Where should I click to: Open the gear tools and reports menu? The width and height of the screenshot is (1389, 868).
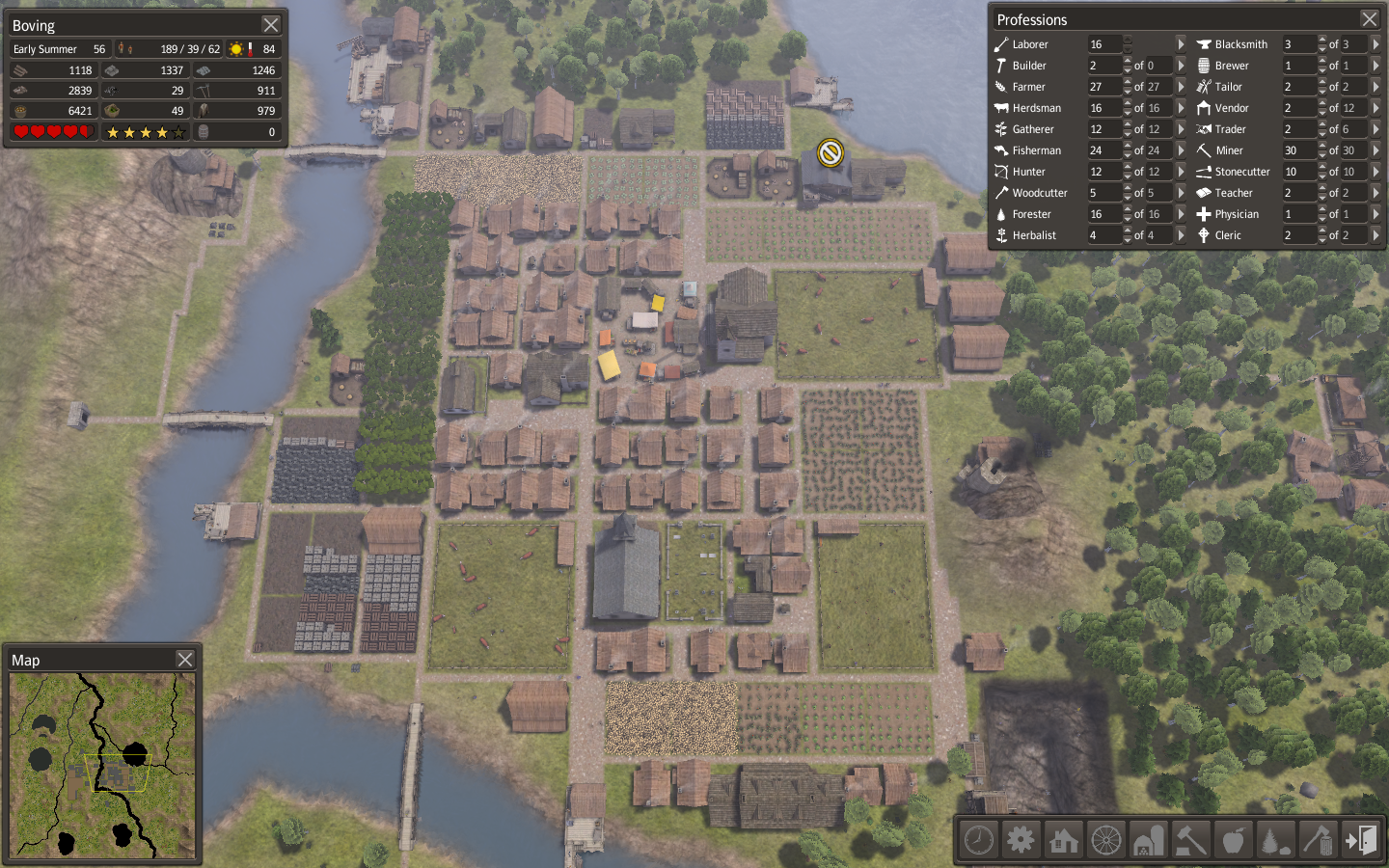pos(1021,840)
